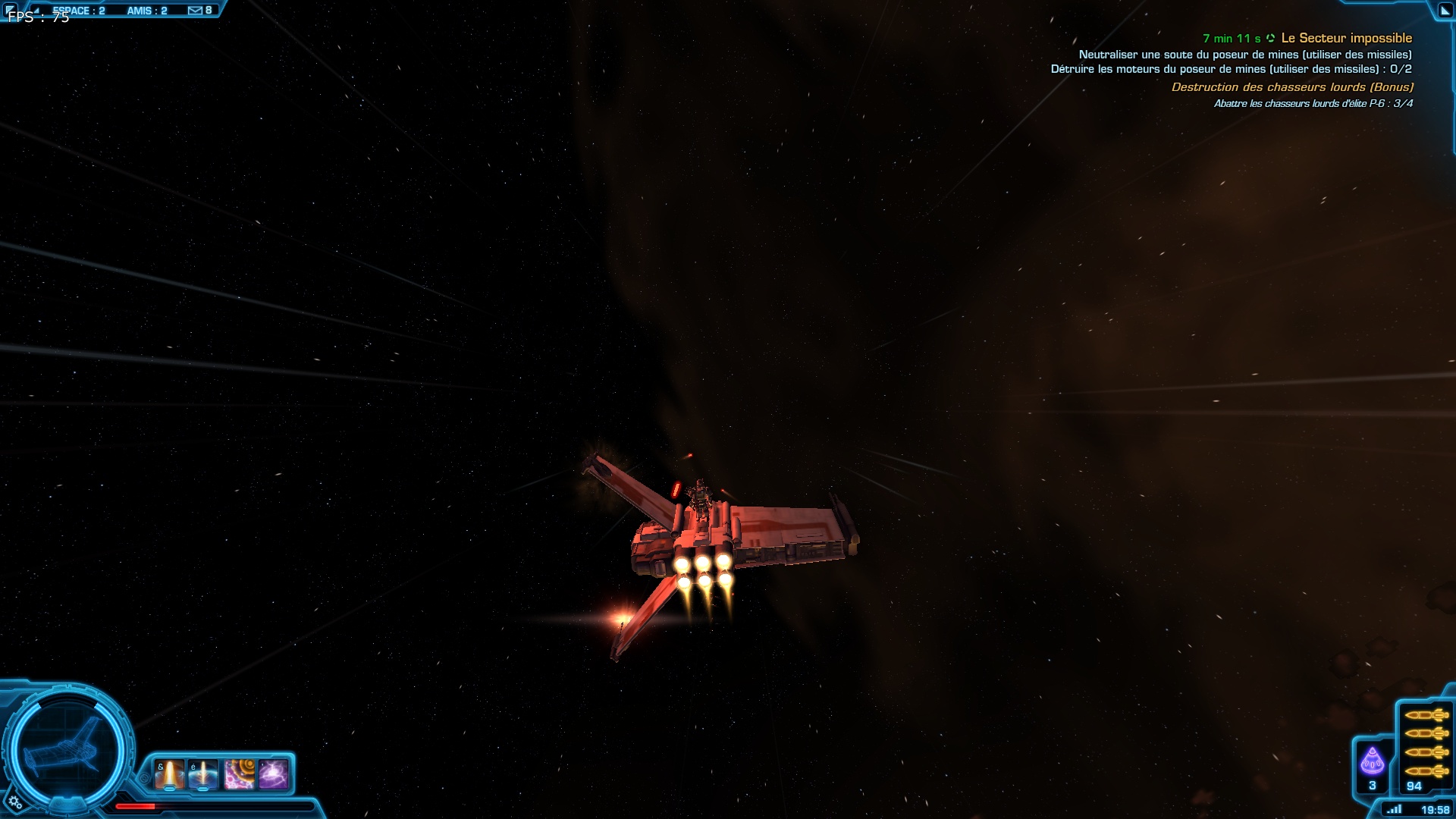Check the network signal bars icon
This screenshot has height=819, width=1456.
1394,809
